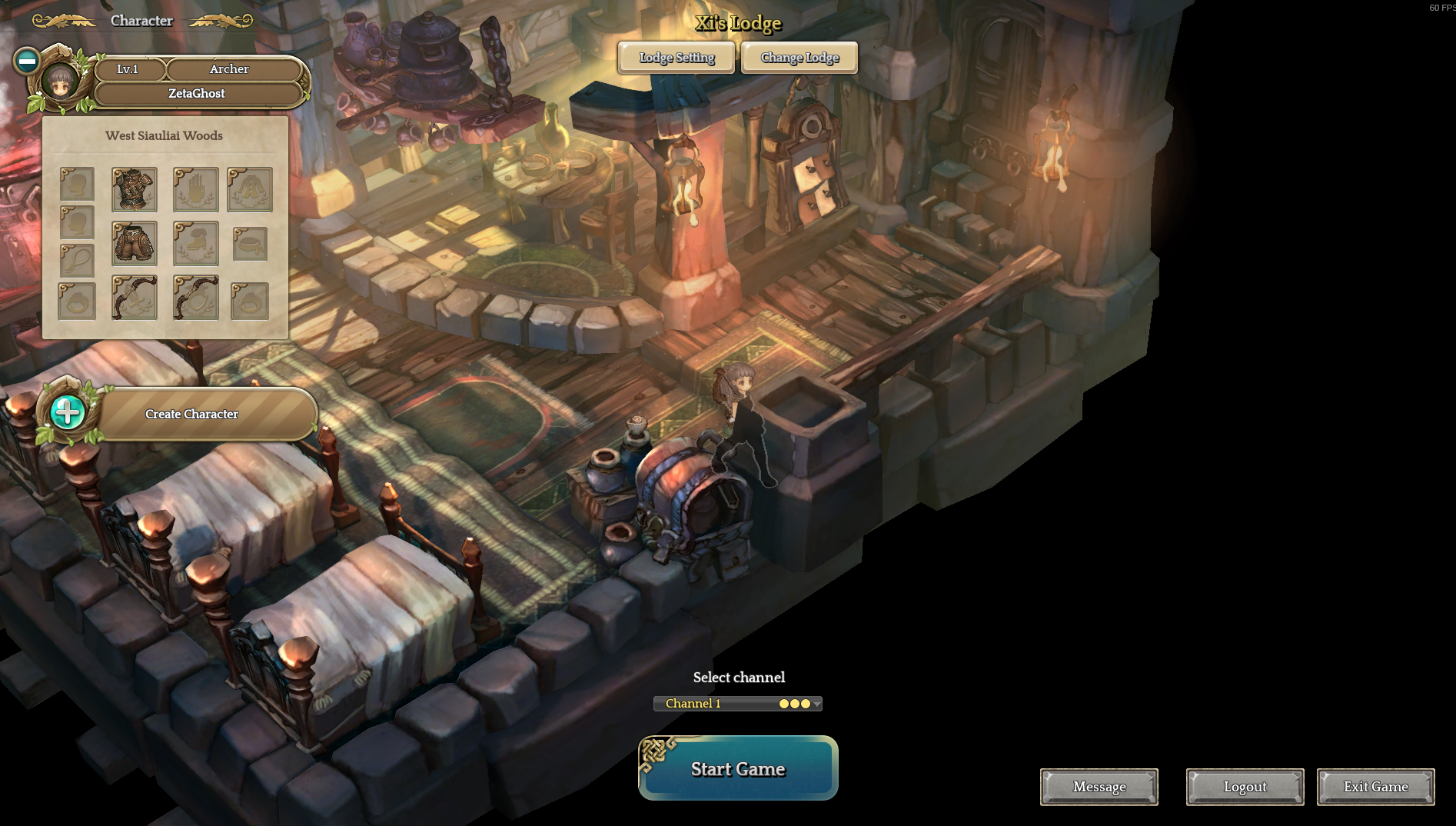Image resolution: width=1456 pixels, height=826 pixels.
Task: Select the leather chest armor slot
Action: 135,189
